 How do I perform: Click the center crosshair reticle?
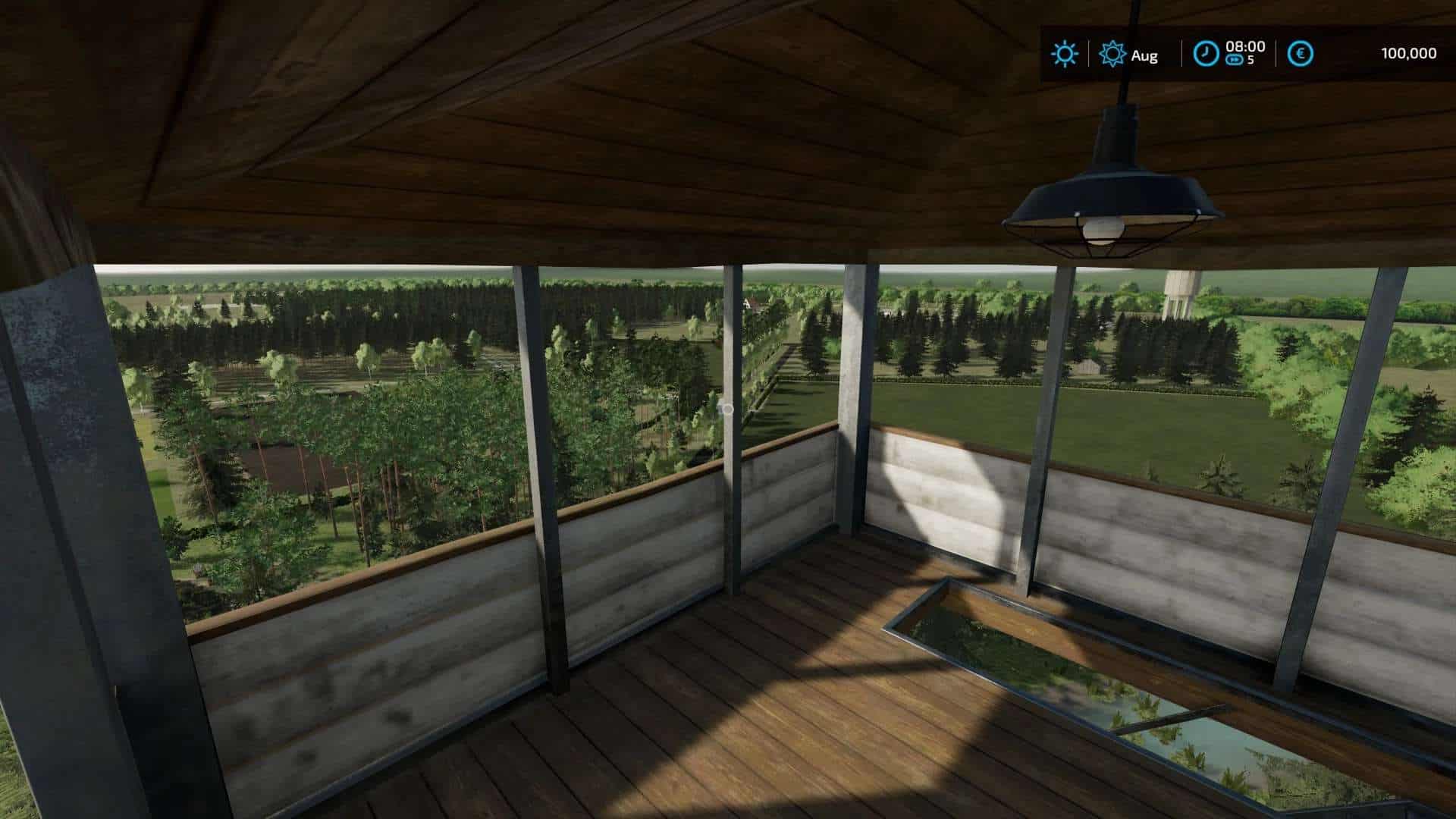coord(726,409)
